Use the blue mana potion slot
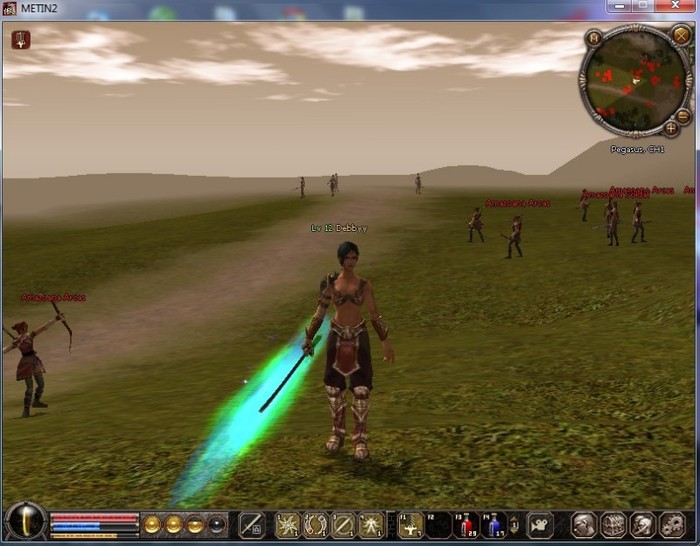The width and height of the screenshot is (700, 546). [494, 524]
